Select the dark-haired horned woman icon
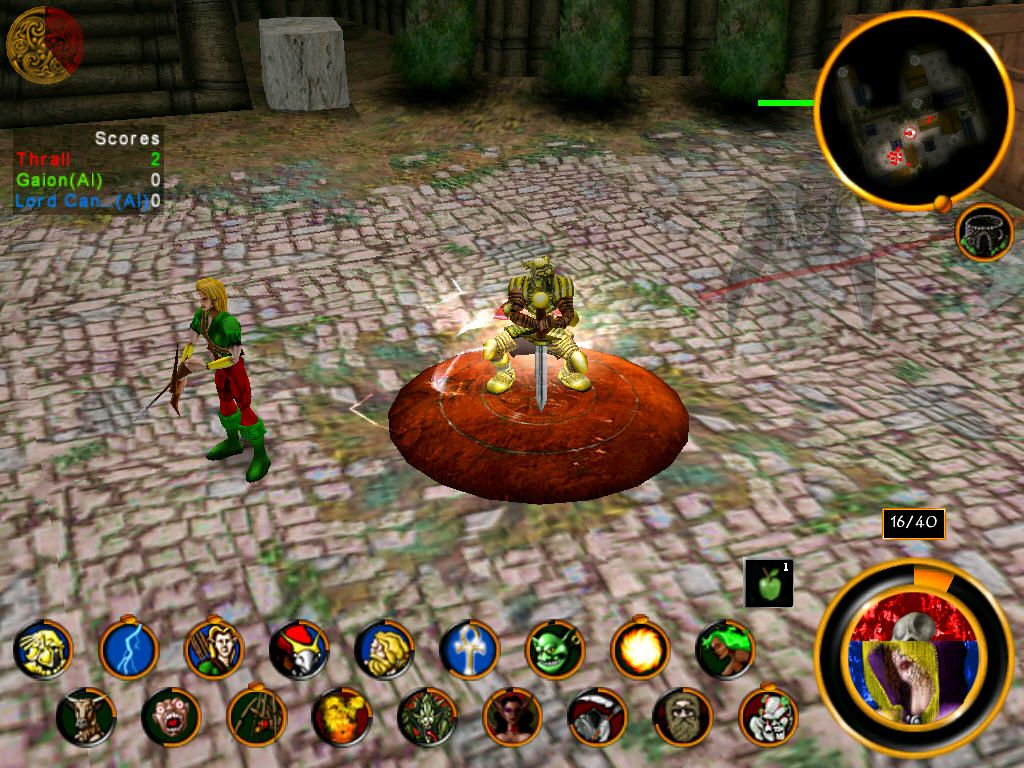 pyautogui.click(x=512, y=716)
